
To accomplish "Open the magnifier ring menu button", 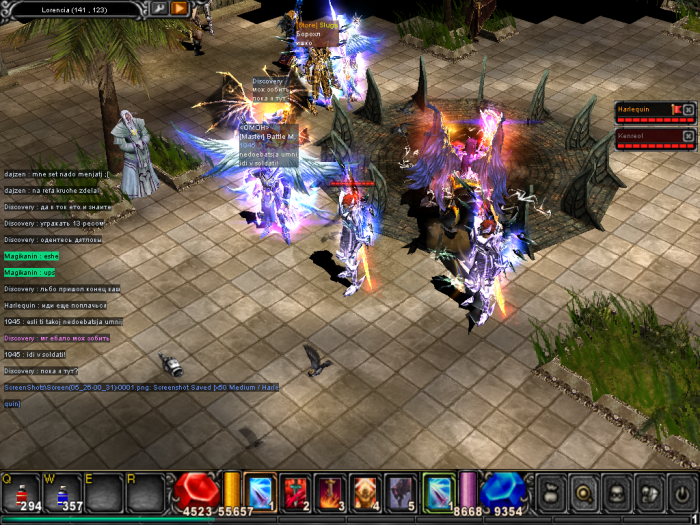I will pyautogui.click(x=584, y=493).
